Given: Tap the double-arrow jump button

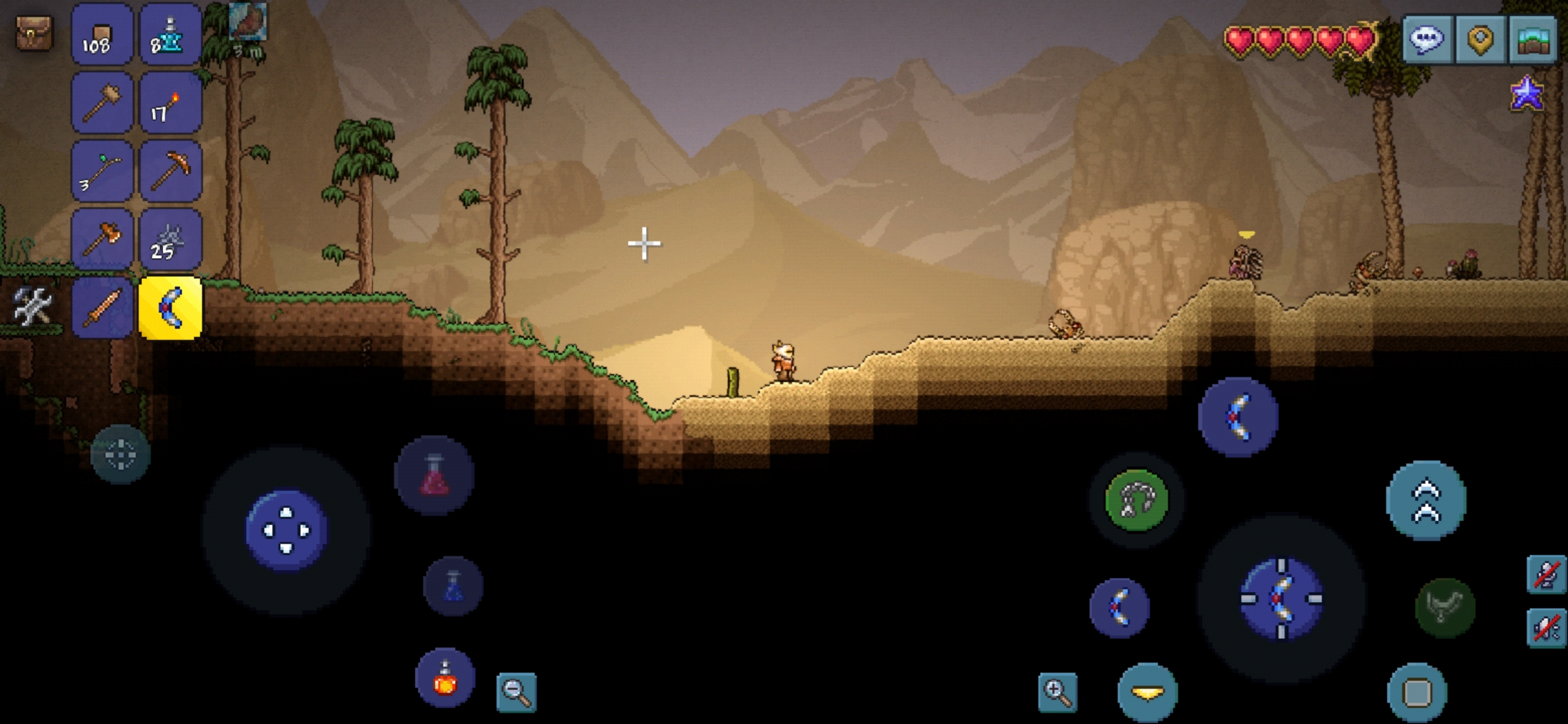Looking at the screenshot, I should [x=1426, y=500].
